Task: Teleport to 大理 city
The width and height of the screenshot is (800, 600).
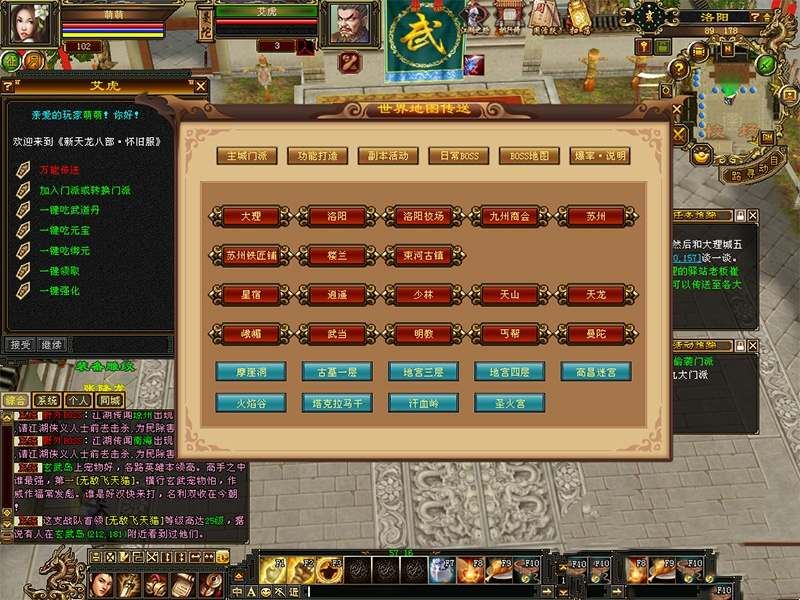Action: [x=251, y=216]
